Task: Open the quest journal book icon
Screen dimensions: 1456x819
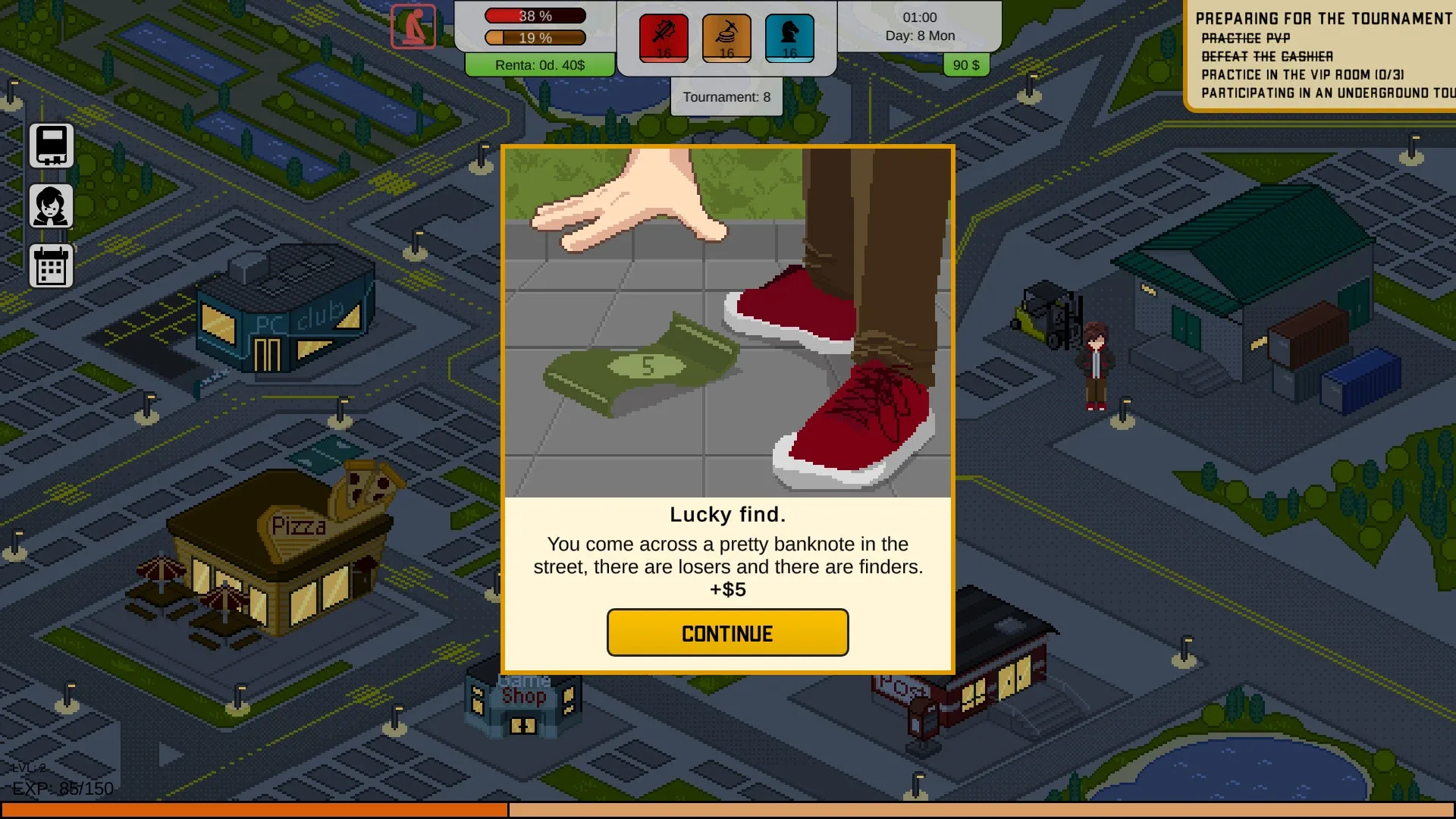Action: coord(51,144)
